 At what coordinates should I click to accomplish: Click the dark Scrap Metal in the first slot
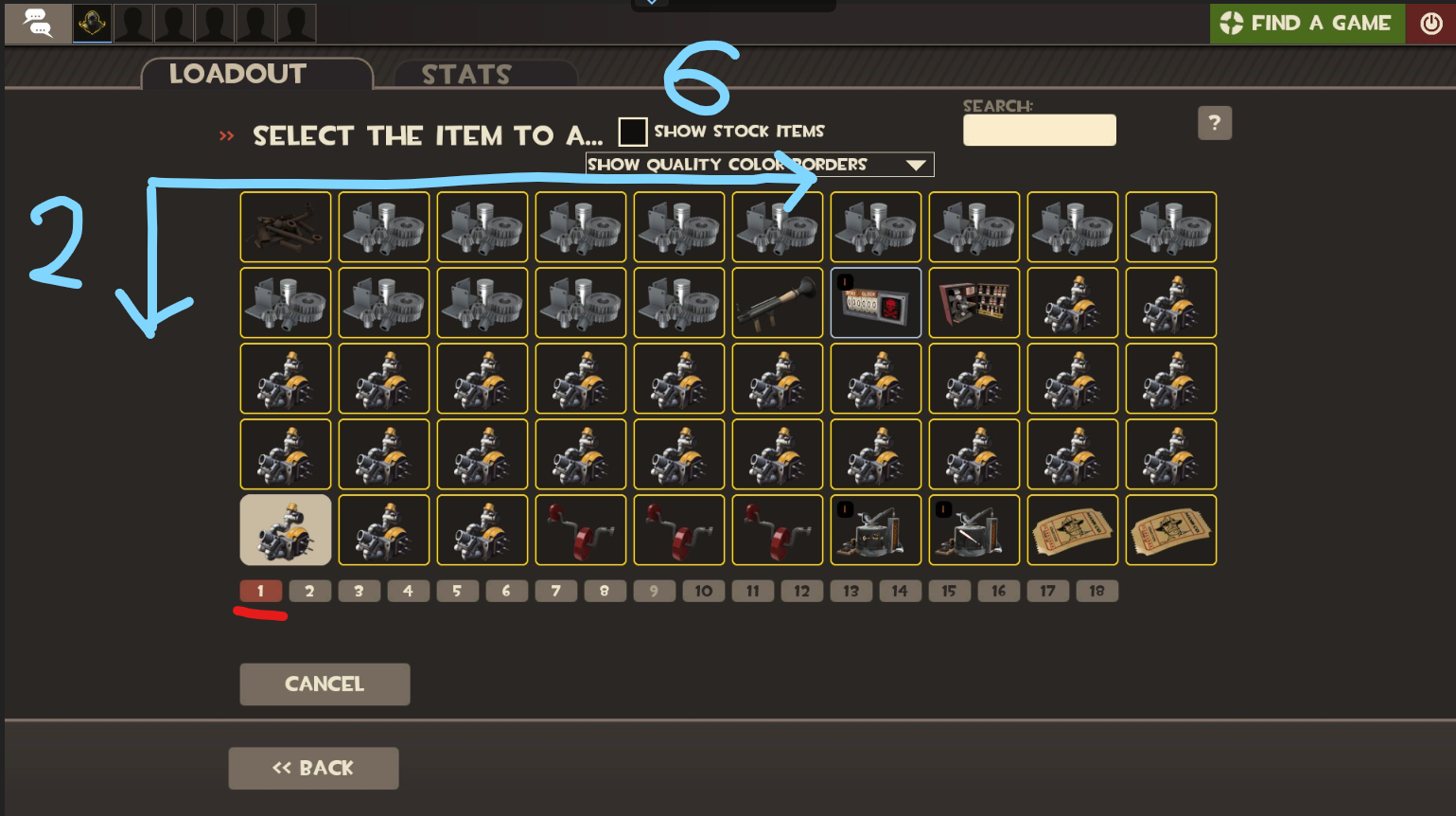click(x=285, y=227)
